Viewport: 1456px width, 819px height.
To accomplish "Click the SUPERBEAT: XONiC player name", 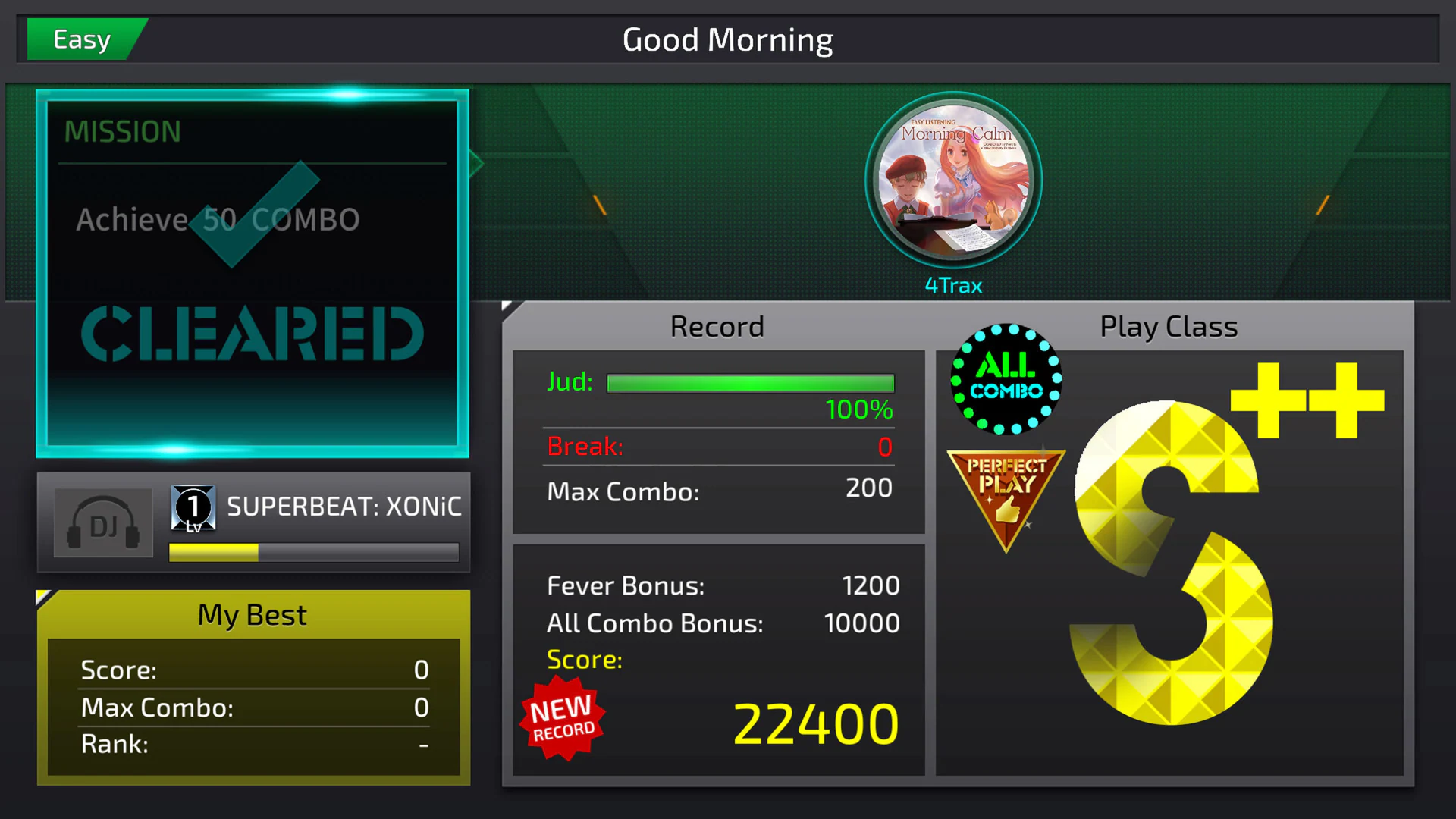I will [x=345, y=507].
